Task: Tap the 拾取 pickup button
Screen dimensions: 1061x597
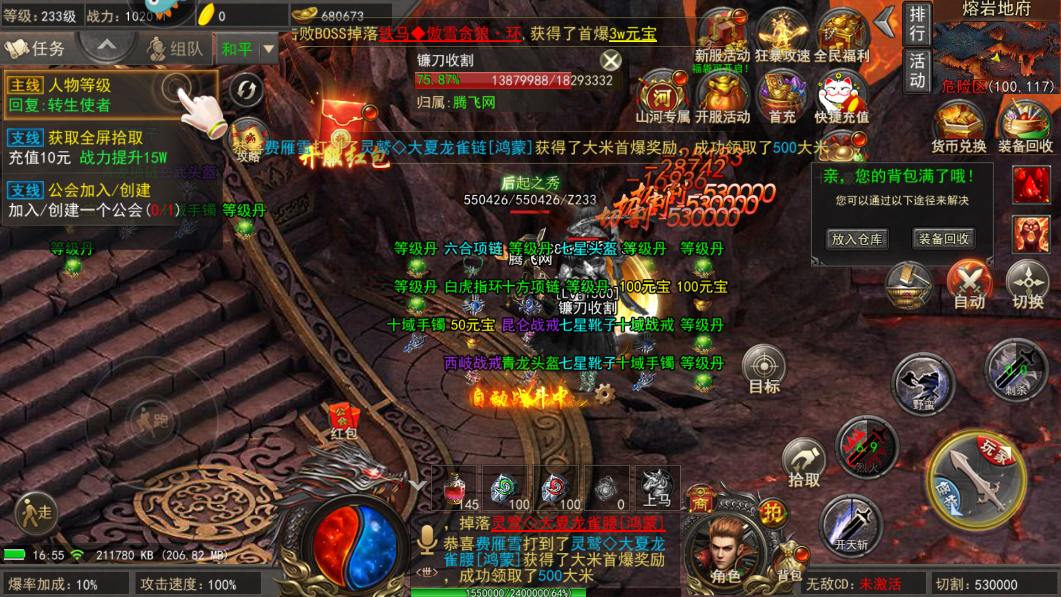Action: click(x=804, y=463)
